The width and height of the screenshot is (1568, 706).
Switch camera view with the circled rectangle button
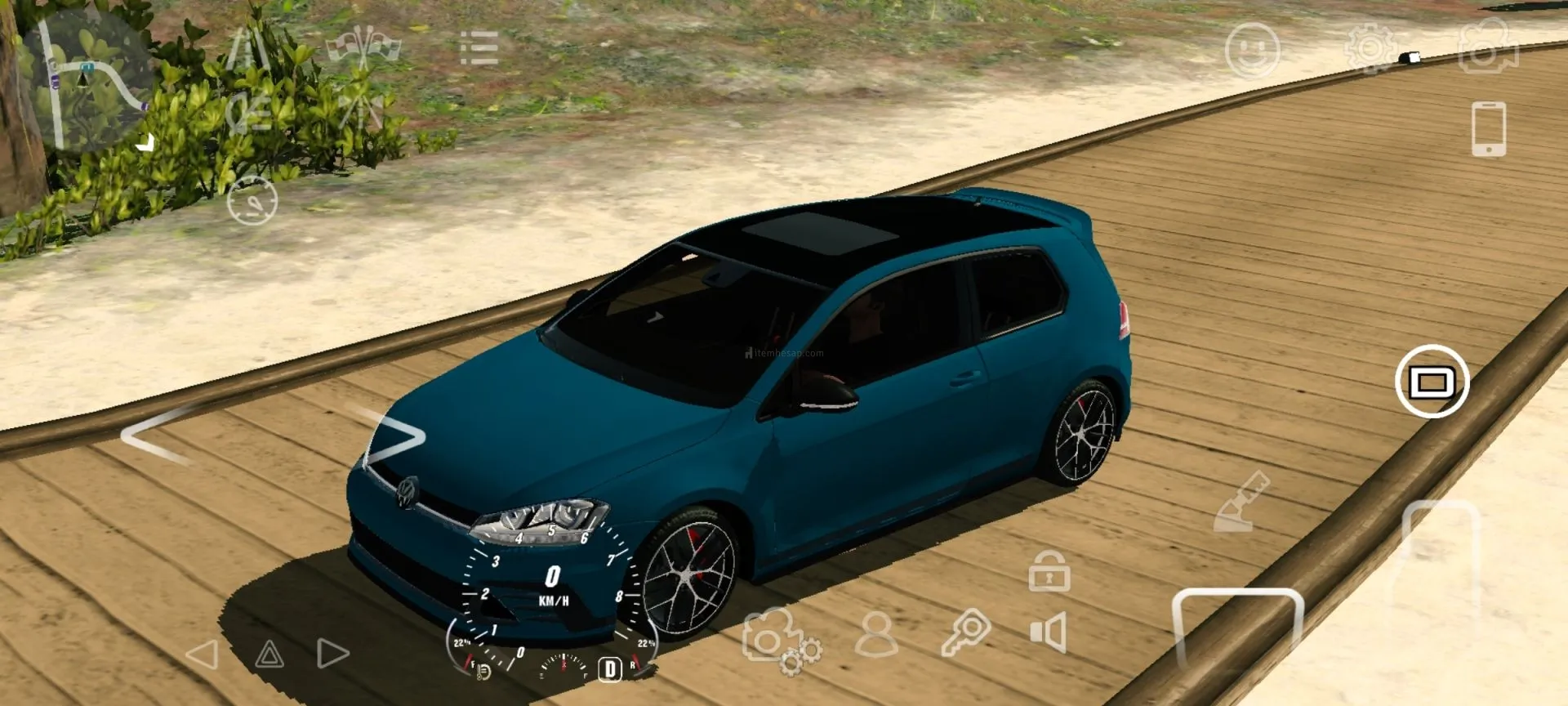click(1432, 382)
